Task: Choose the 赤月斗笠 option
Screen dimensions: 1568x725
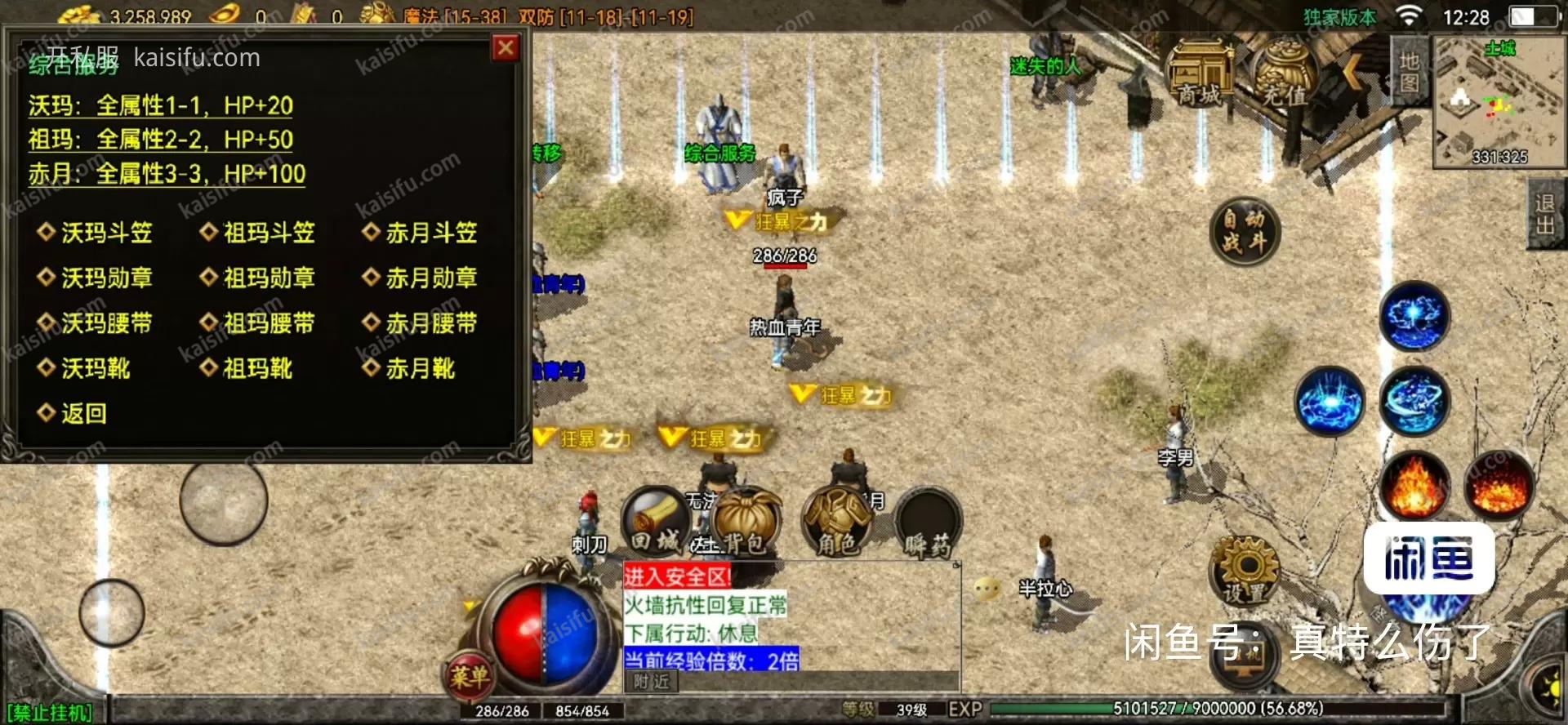Action: (x=430, y=234)
